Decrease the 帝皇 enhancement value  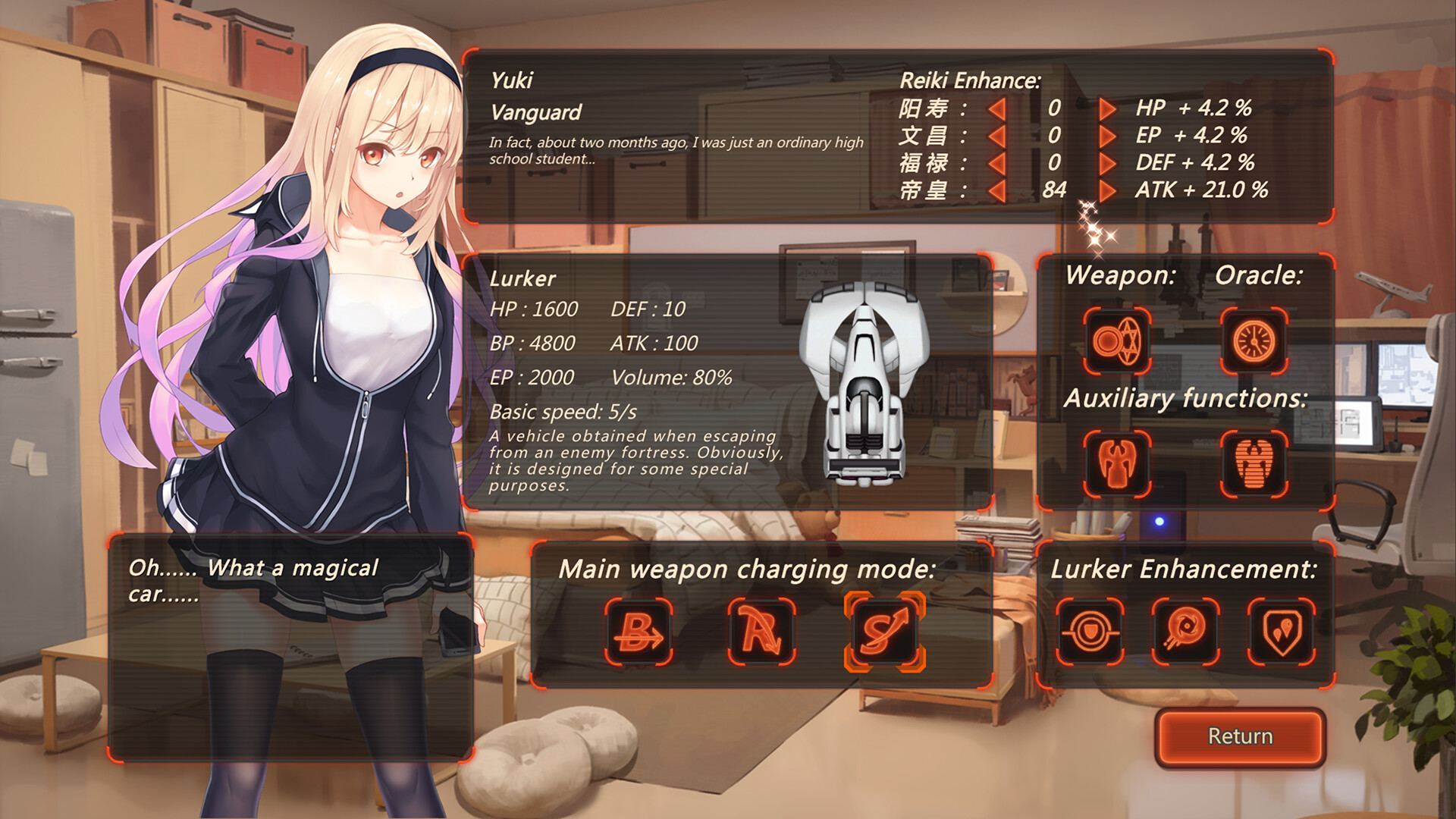coord(997,191)
